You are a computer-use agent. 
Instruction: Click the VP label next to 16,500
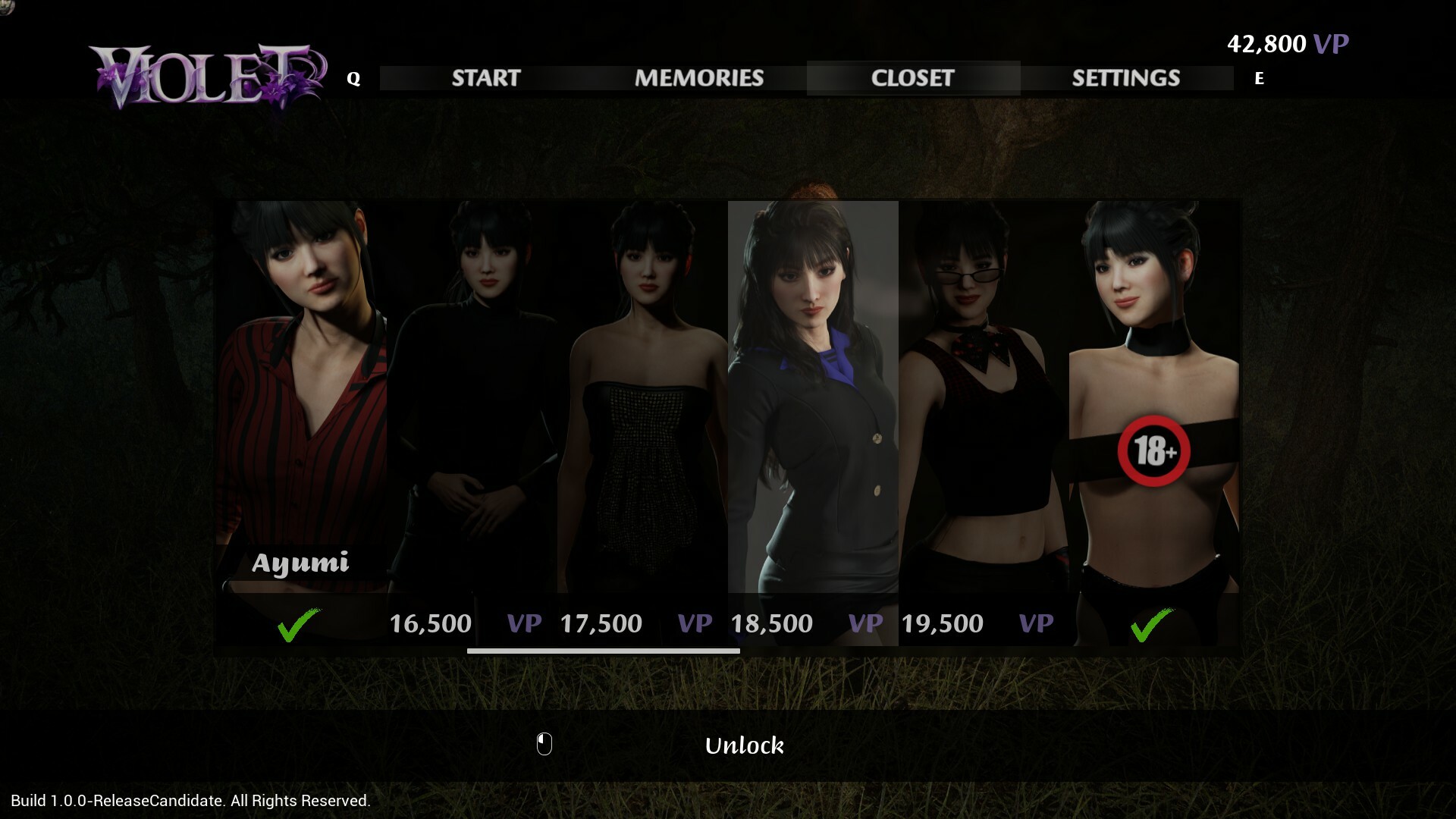(525, 623)
